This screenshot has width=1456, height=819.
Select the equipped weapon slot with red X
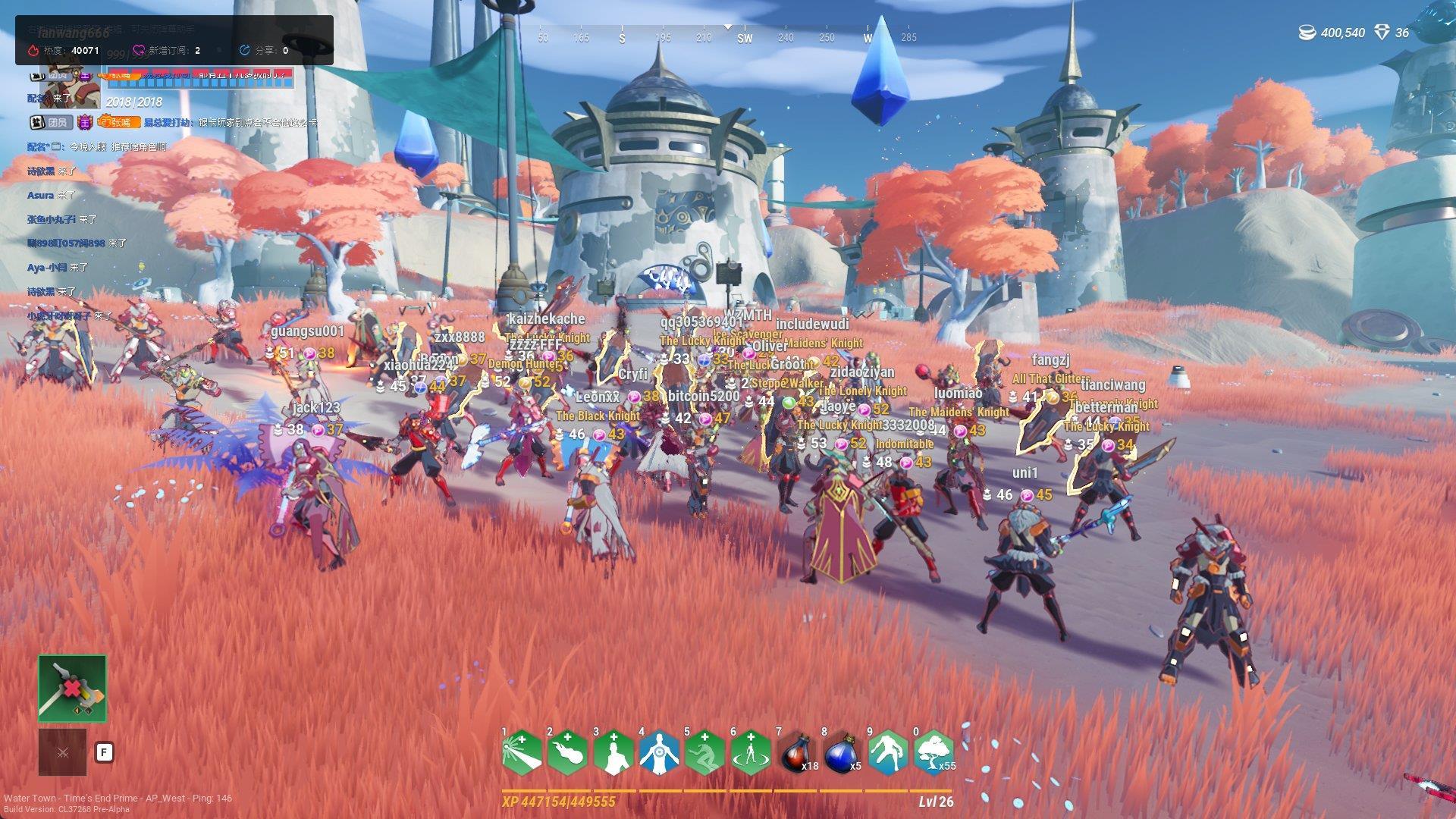tap(73, 689)
